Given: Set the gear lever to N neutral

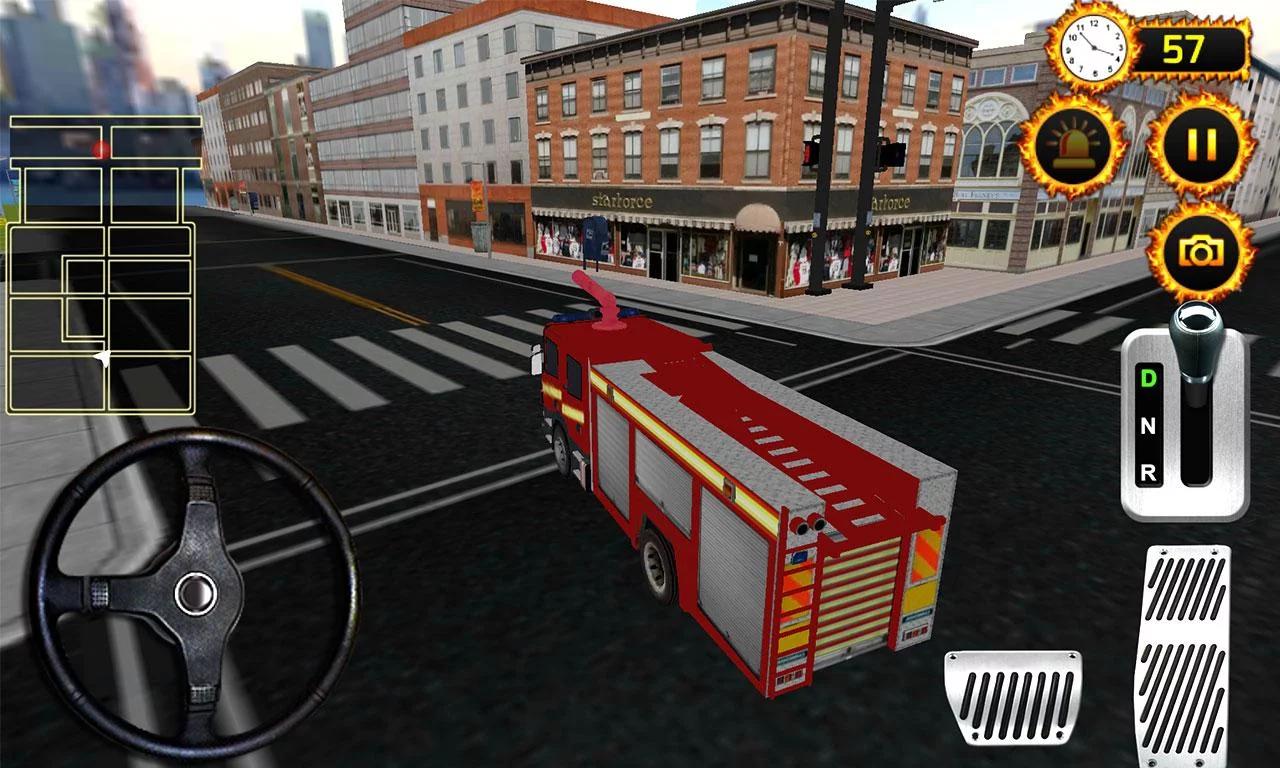Looking at the screenshot, I should (x=1148, y=426).
